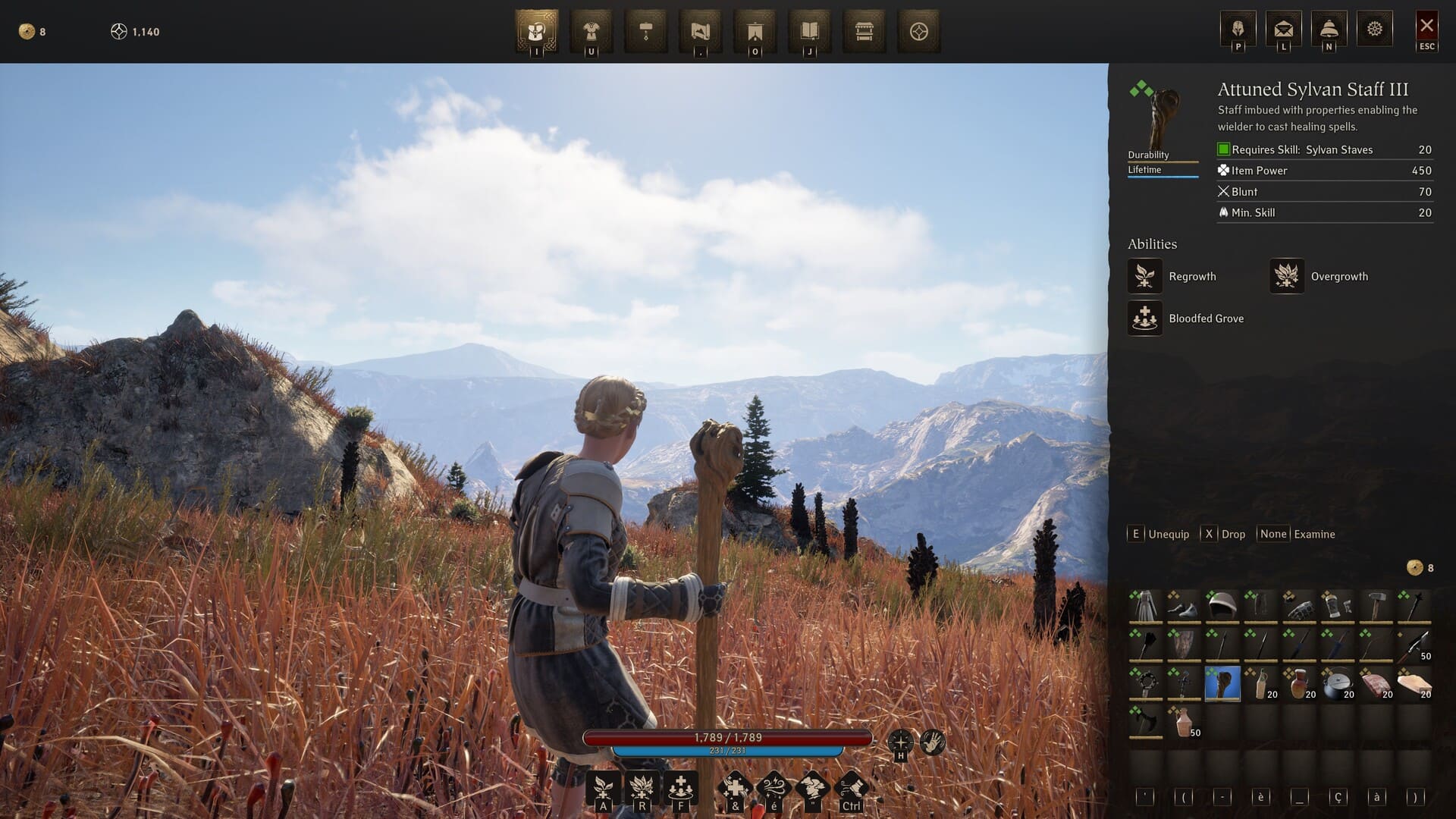Viewport: 1456px width, 819px height.
Task: Click the waving hand emote icon
Action: pyautogui.click(x=933, y=742)
